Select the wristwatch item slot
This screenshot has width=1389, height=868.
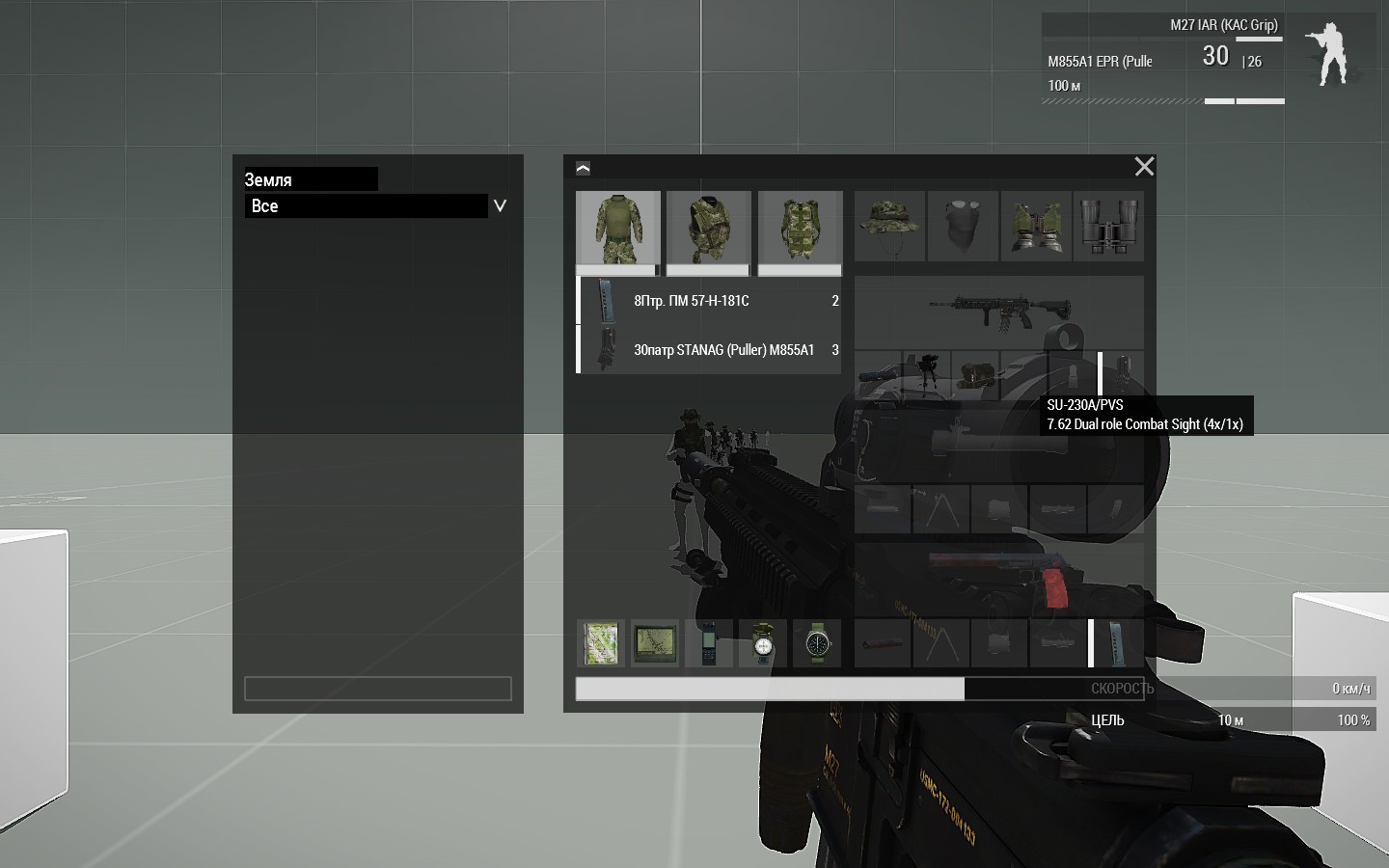coord(817,643)
